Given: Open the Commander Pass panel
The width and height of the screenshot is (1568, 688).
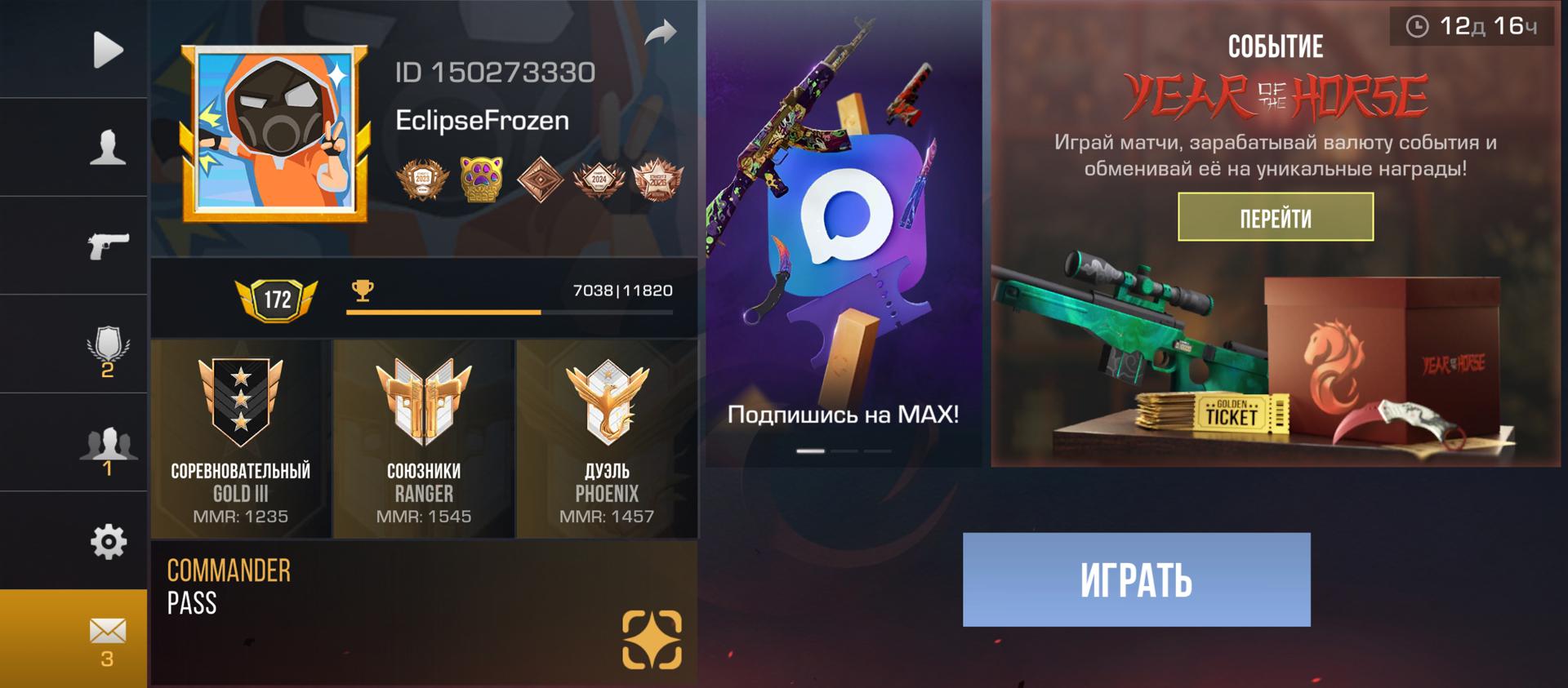Looking at the screenshot, I should pyautogui.click(x=424, y=612).
